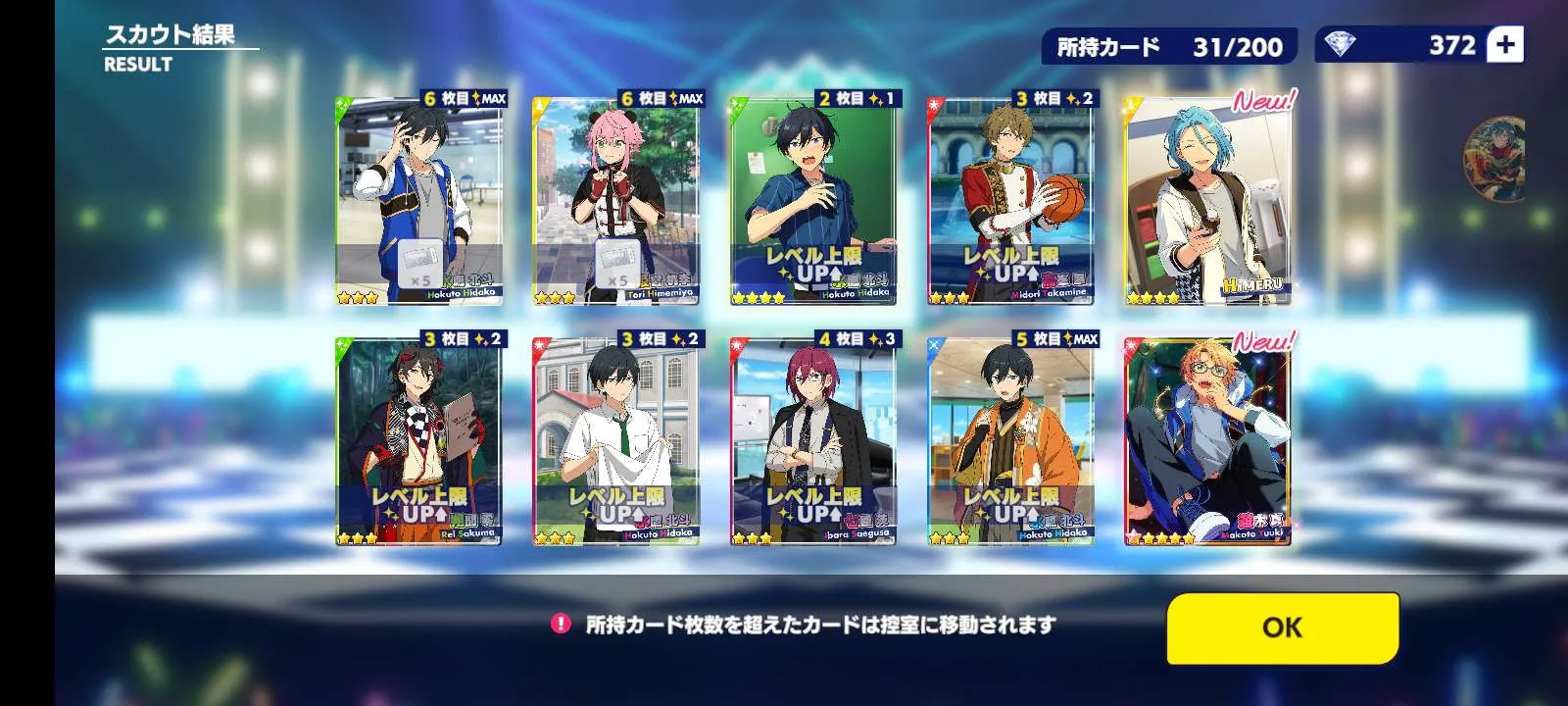Choose Hokuto Hidaka card holding white cloth
Image resolution: width=1568 pixels, height=706 pixels.
[615, 441]
